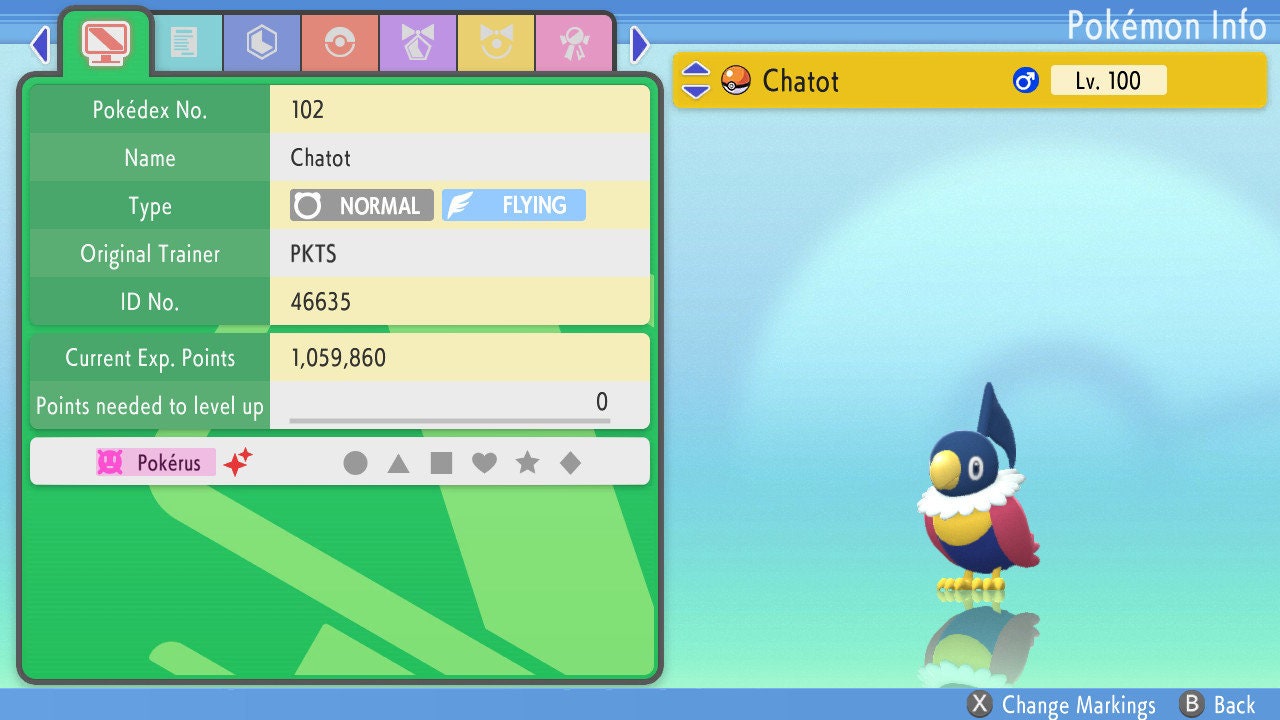
Task: Open the blue hexagon stats tab
Action: pos(262,43)
